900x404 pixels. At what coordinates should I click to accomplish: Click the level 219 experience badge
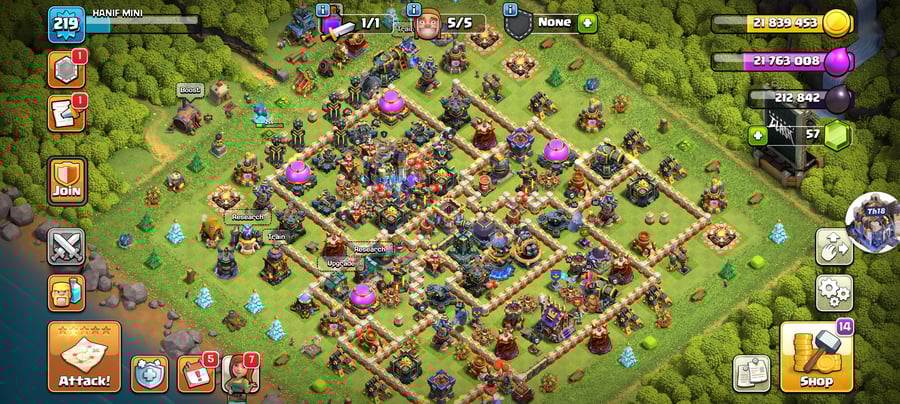(64, 25)
